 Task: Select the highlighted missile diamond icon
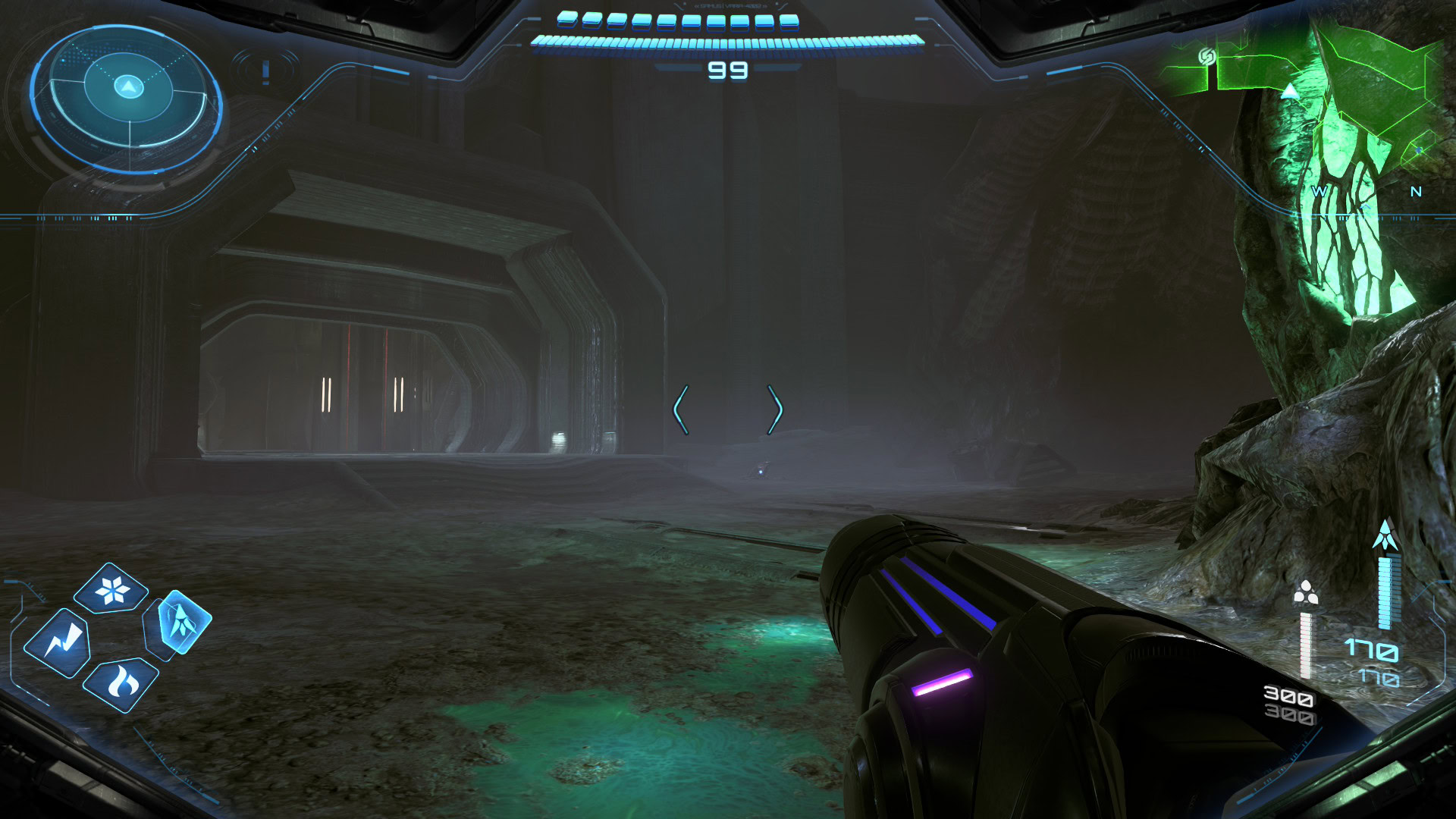(180, 623)
